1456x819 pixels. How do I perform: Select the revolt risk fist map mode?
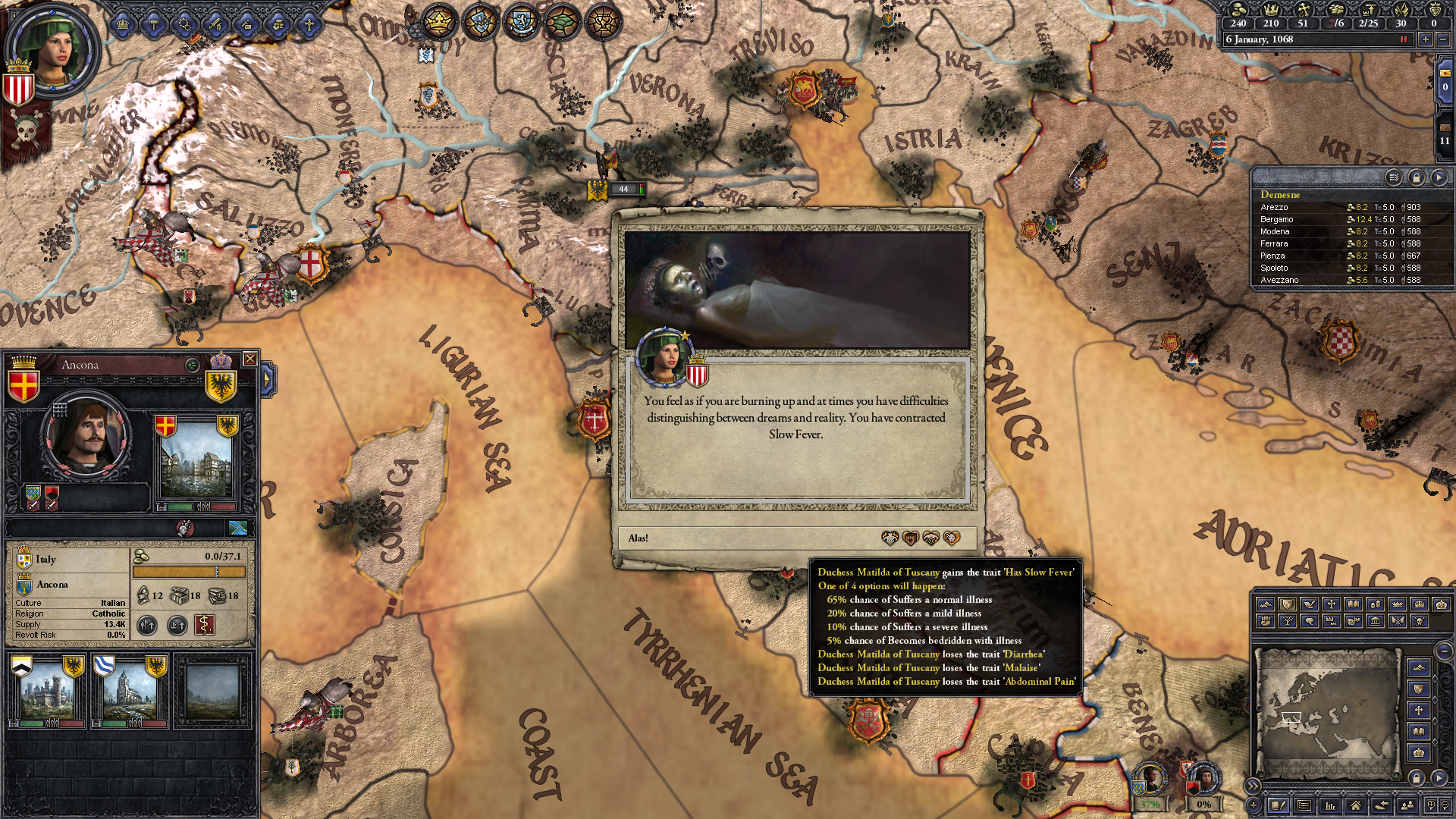click(x=1266, y=622)
